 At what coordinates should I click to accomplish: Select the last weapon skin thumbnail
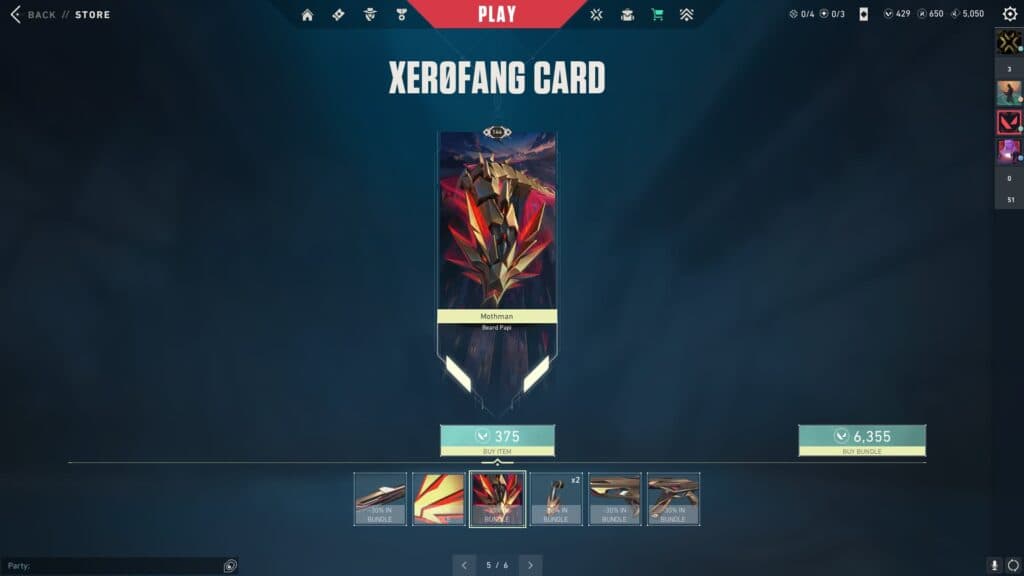coord(673,498)
